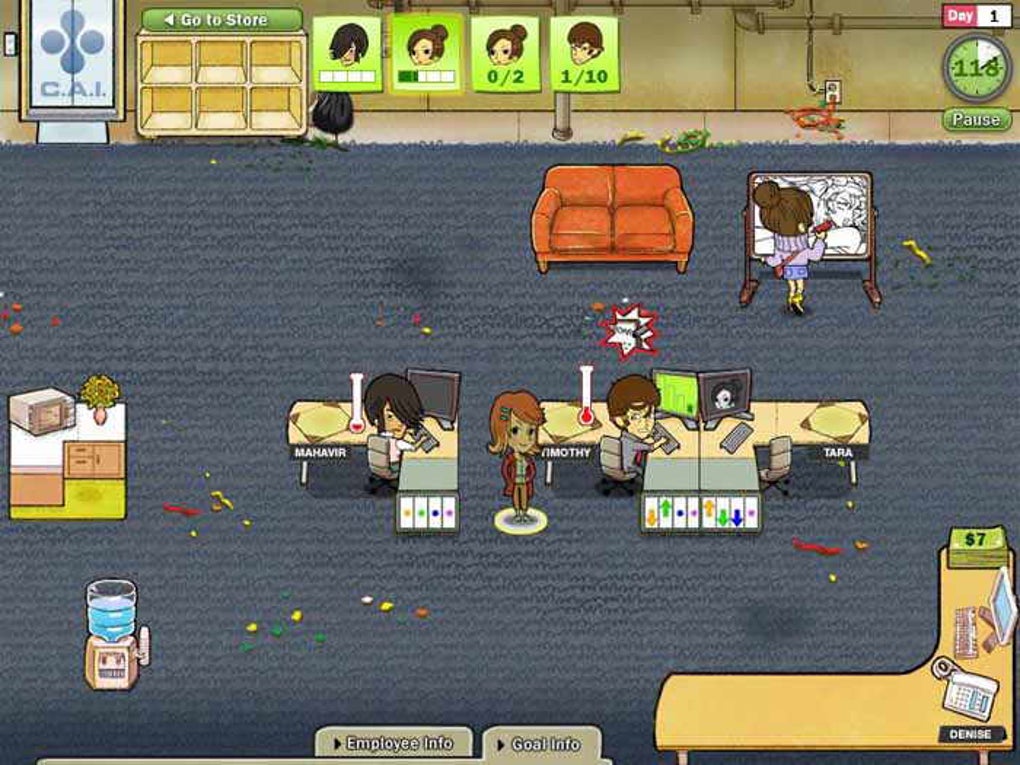Image resolution: width=1020 pixels, height=765 pixels.
Task: Click the Go to Store button
Action: (x=222, y=20)
